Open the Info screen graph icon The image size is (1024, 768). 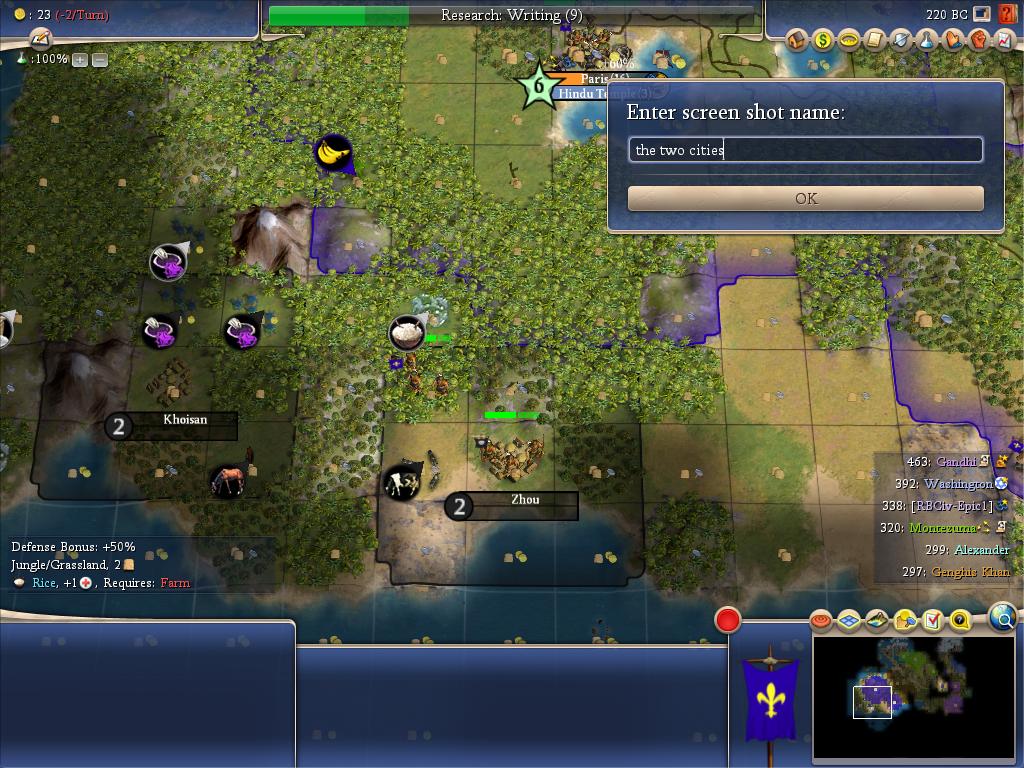(1004, 40)
